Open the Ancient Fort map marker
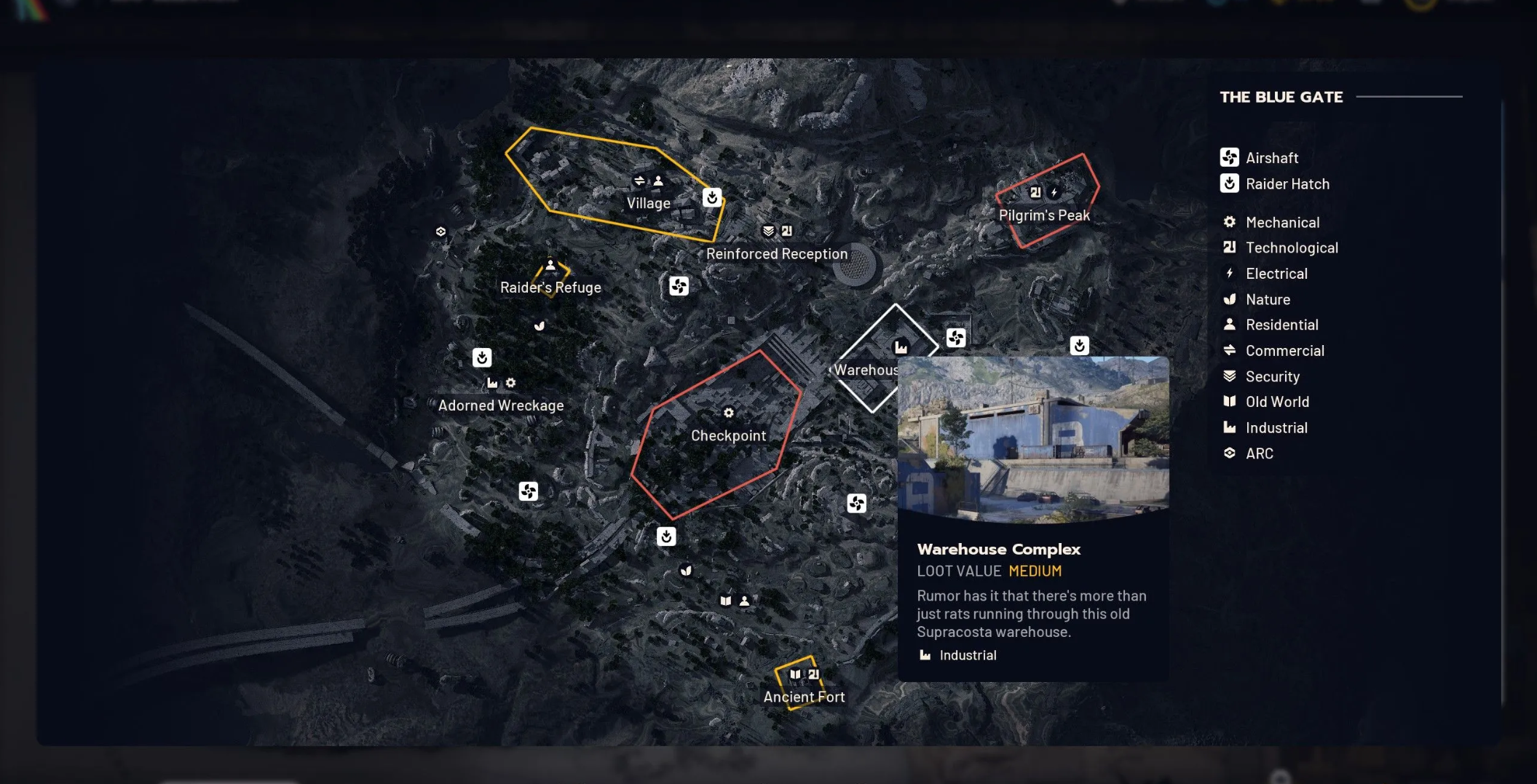The height and width of the screenshot is (784, 1537). [804, 697]
